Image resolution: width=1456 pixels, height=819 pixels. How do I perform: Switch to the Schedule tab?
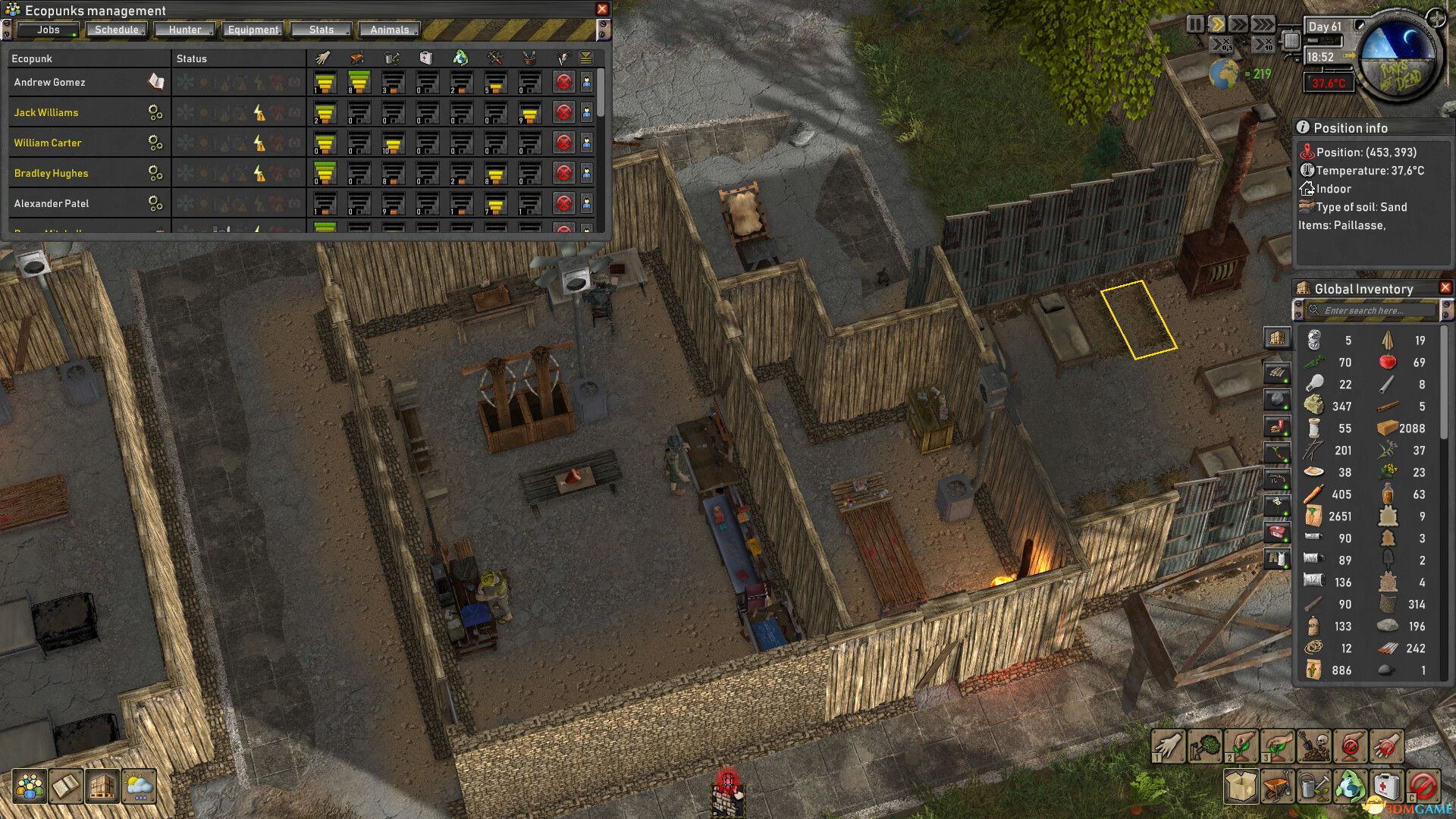click(x=115, y=30)
